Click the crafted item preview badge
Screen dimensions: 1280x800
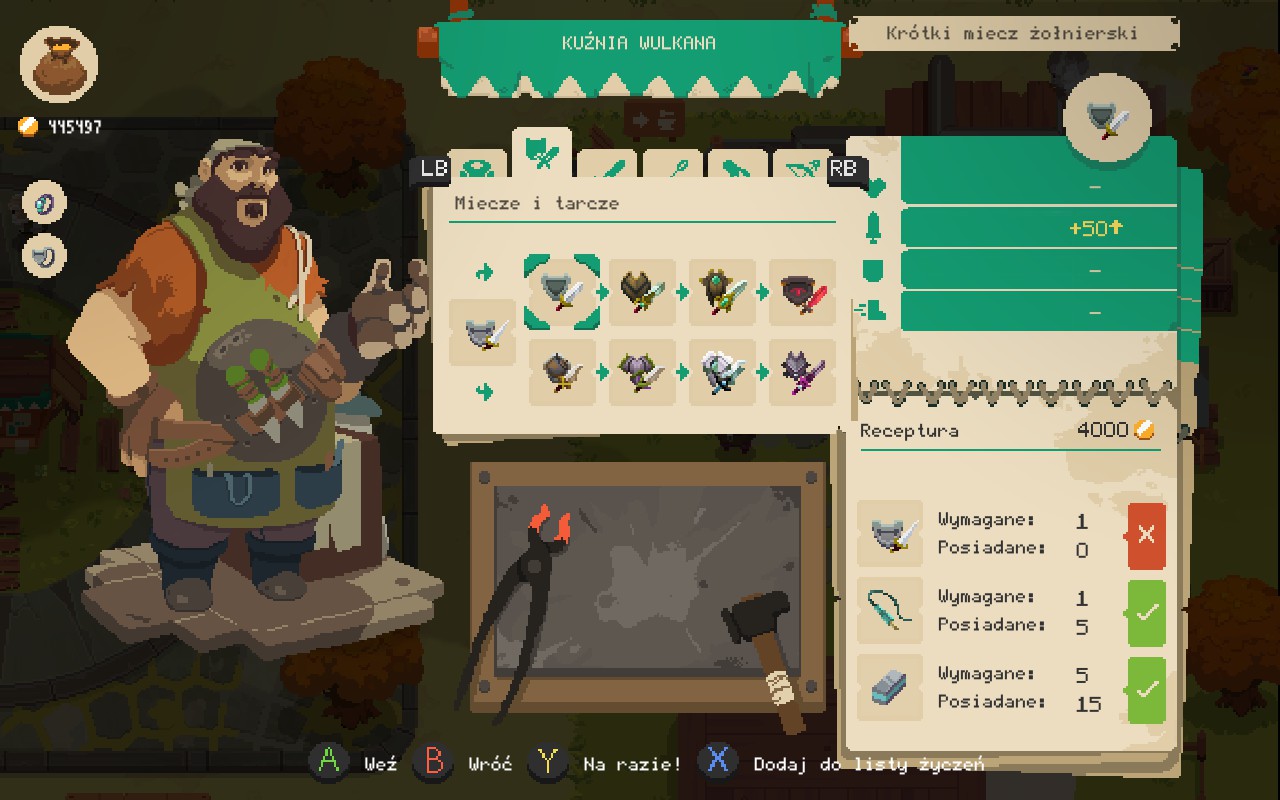[1108, 118]
